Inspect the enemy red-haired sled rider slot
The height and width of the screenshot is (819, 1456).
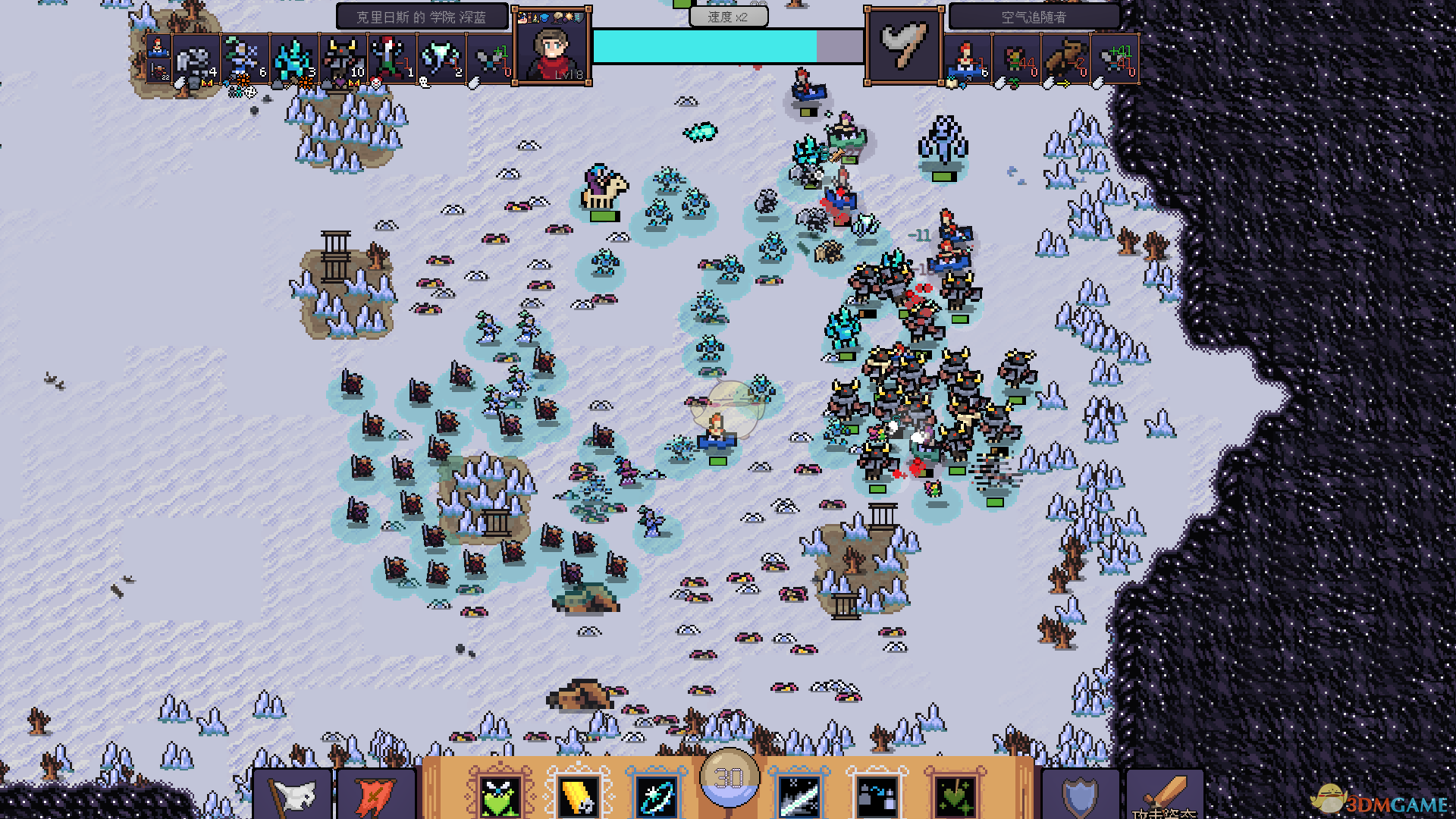[x=968, y=59]
